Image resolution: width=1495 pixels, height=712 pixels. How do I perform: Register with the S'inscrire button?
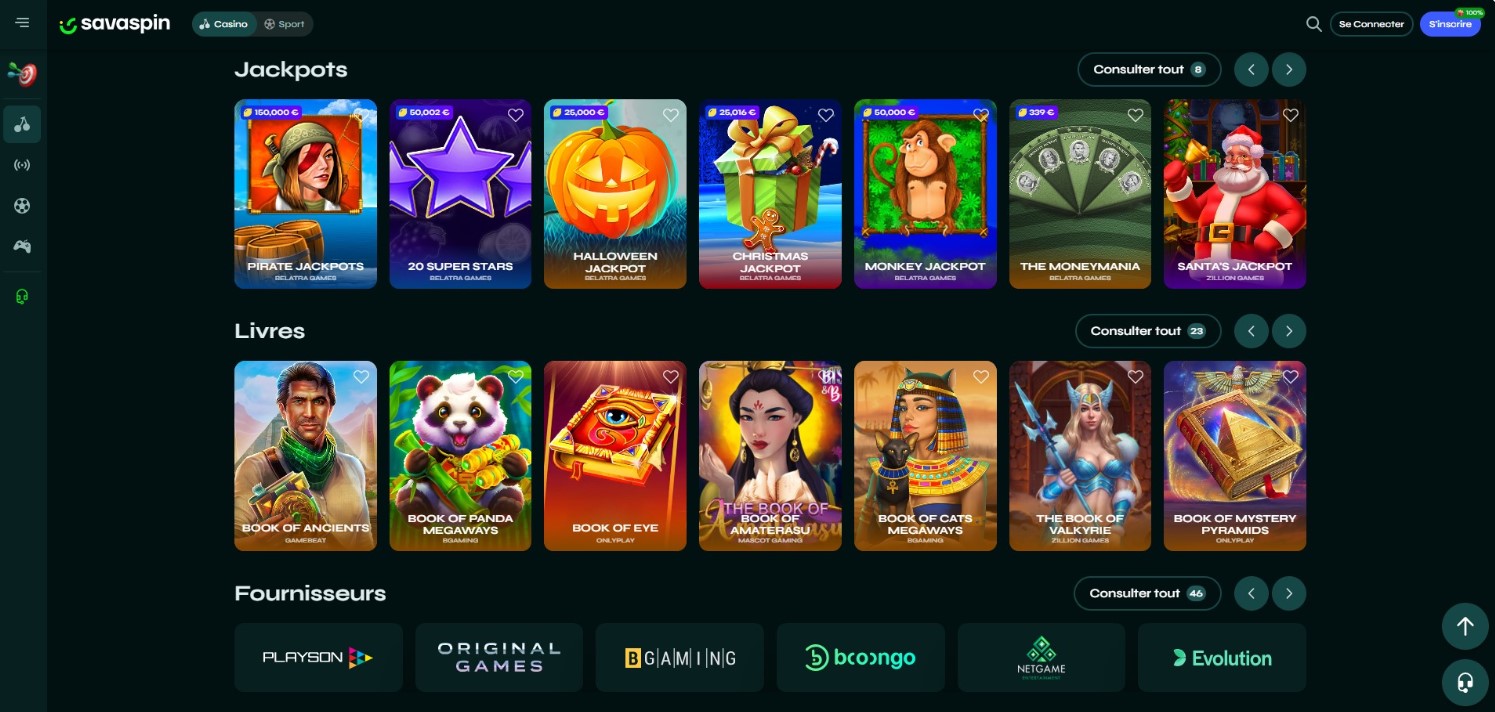pos(1450,24)
